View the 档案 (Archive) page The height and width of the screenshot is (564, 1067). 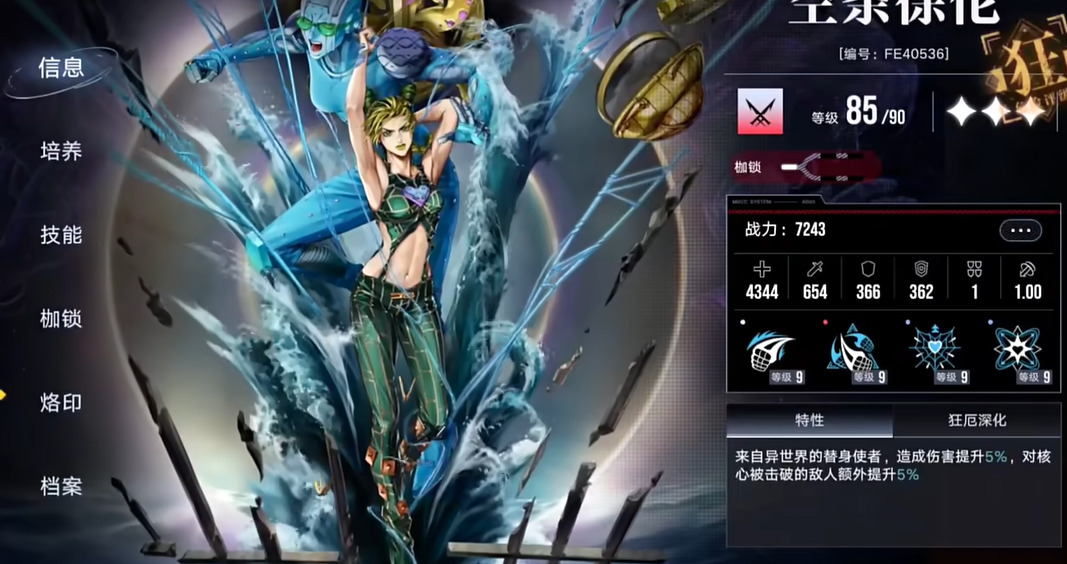(x=61, y=487)
